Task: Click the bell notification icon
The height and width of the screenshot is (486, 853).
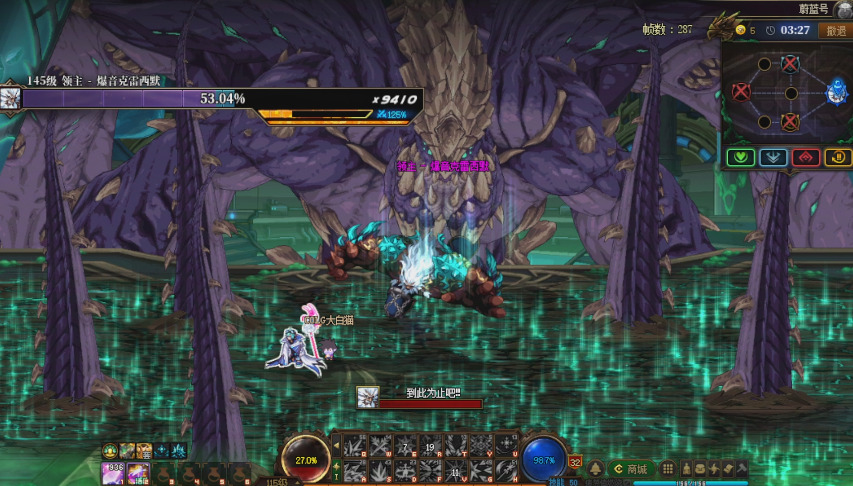Action: (596, 469)
